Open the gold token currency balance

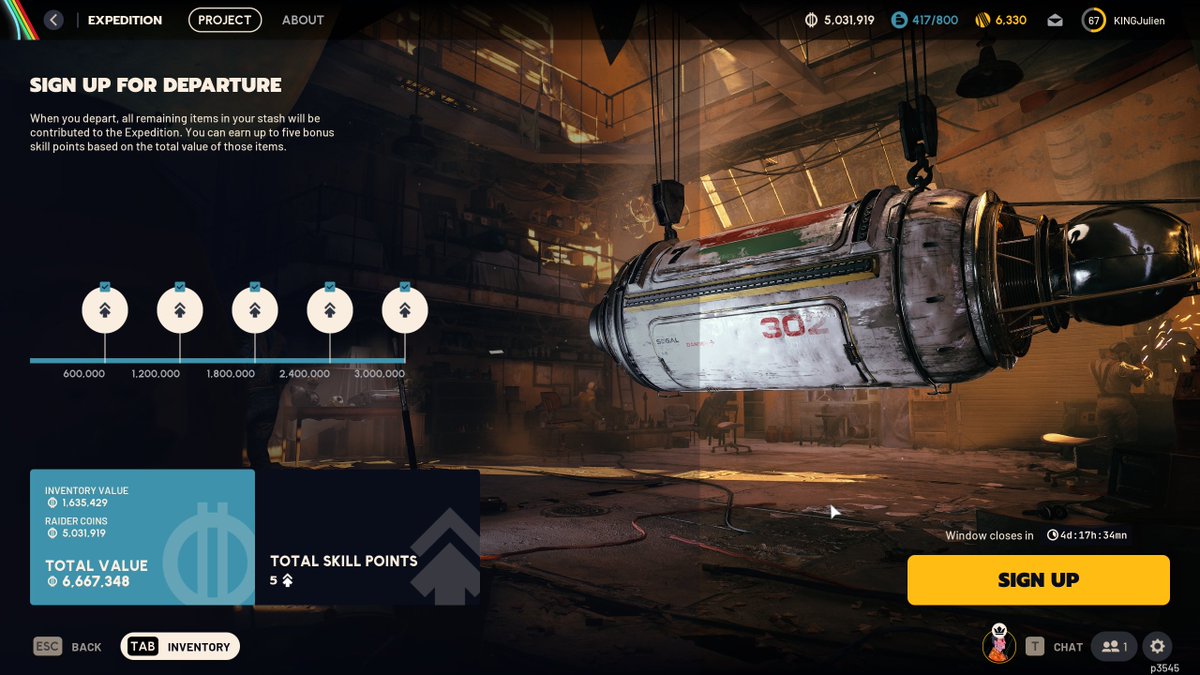click(1001, 20)
